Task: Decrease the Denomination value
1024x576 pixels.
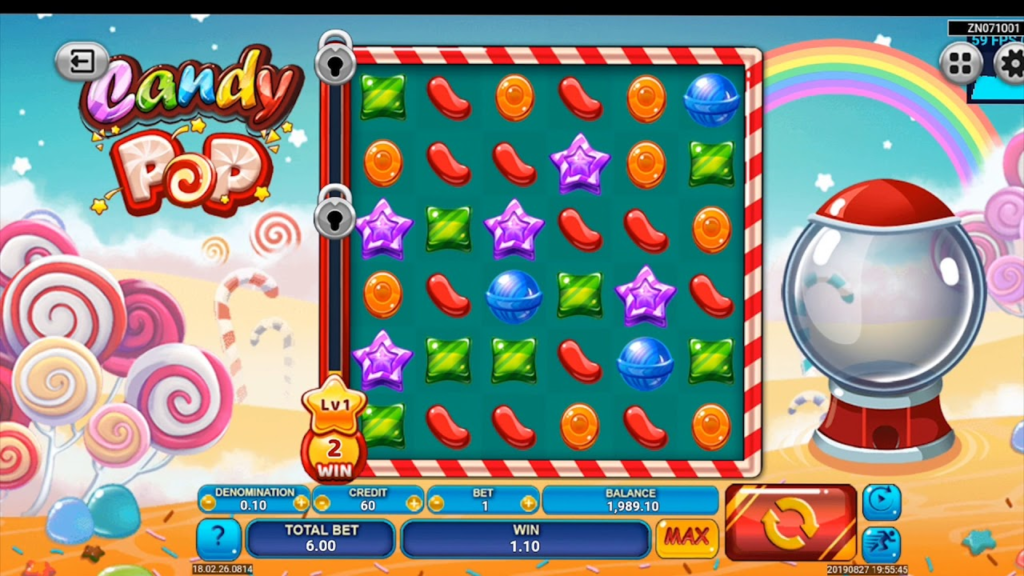Action: click(207, 502)
